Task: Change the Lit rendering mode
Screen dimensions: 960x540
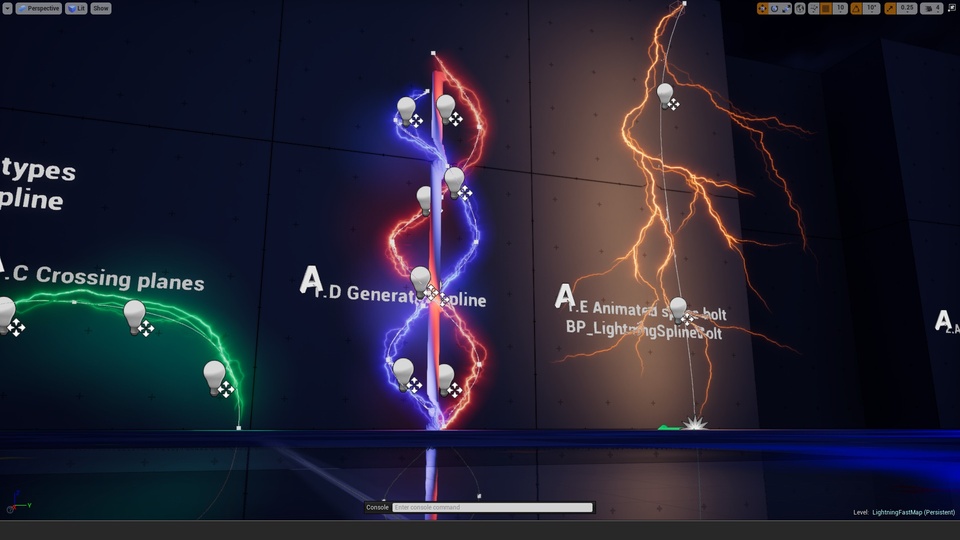Action: point(76,8)
